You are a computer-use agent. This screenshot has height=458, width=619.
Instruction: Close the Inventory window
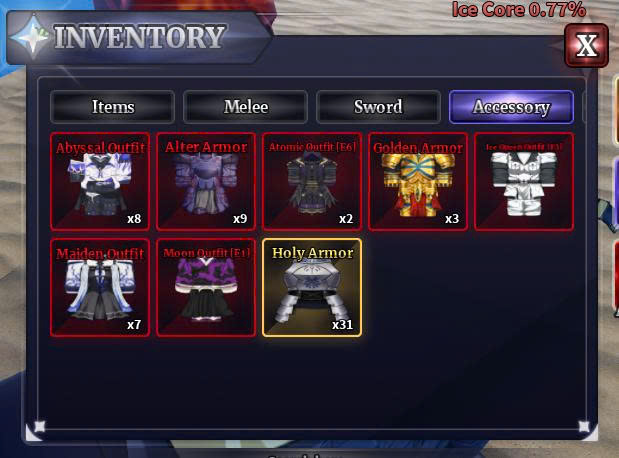pos(586,45)
